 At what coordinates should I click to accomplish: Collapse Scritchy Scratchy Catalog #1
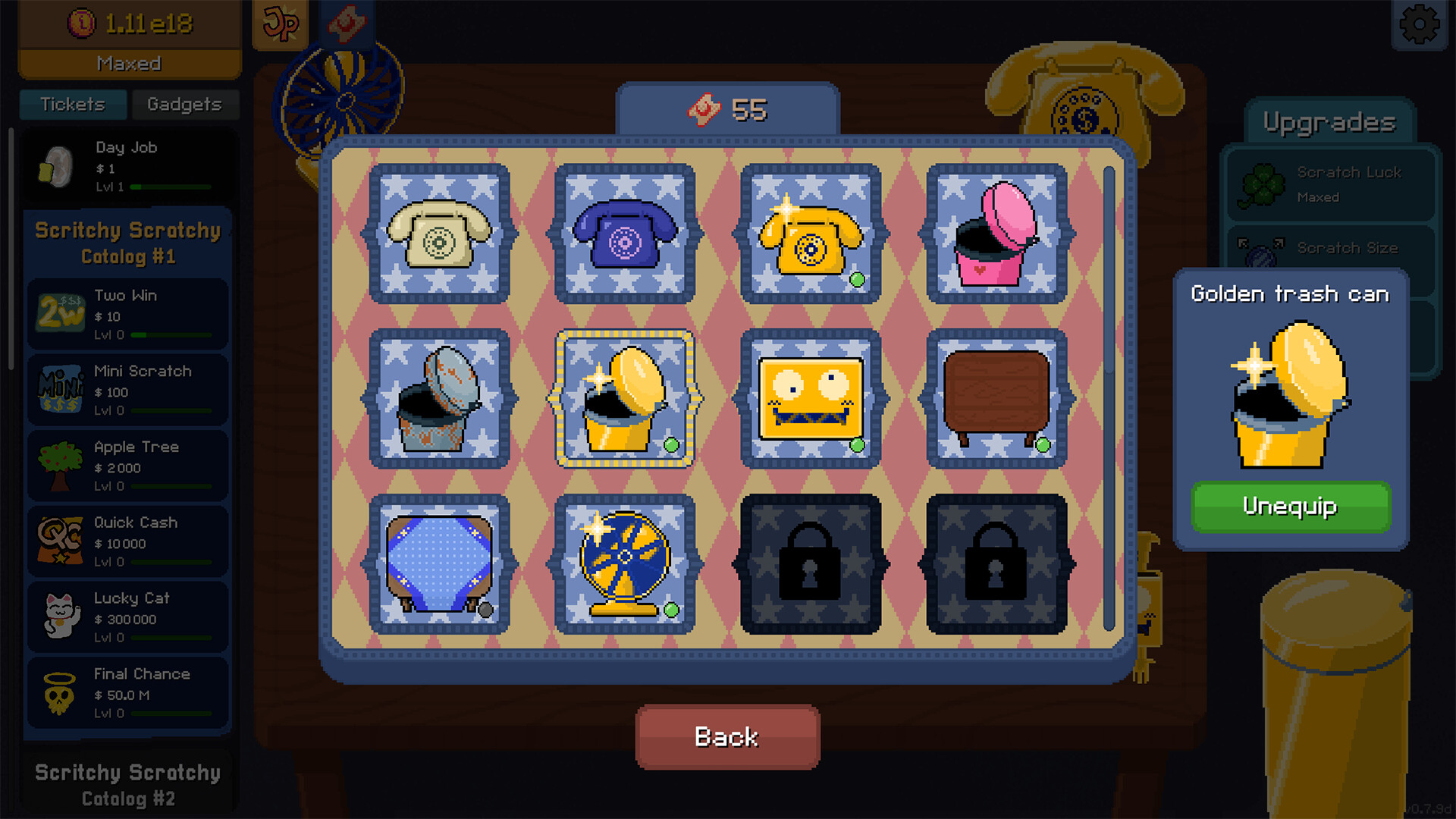pyautogui.click(x=127, y=243)
